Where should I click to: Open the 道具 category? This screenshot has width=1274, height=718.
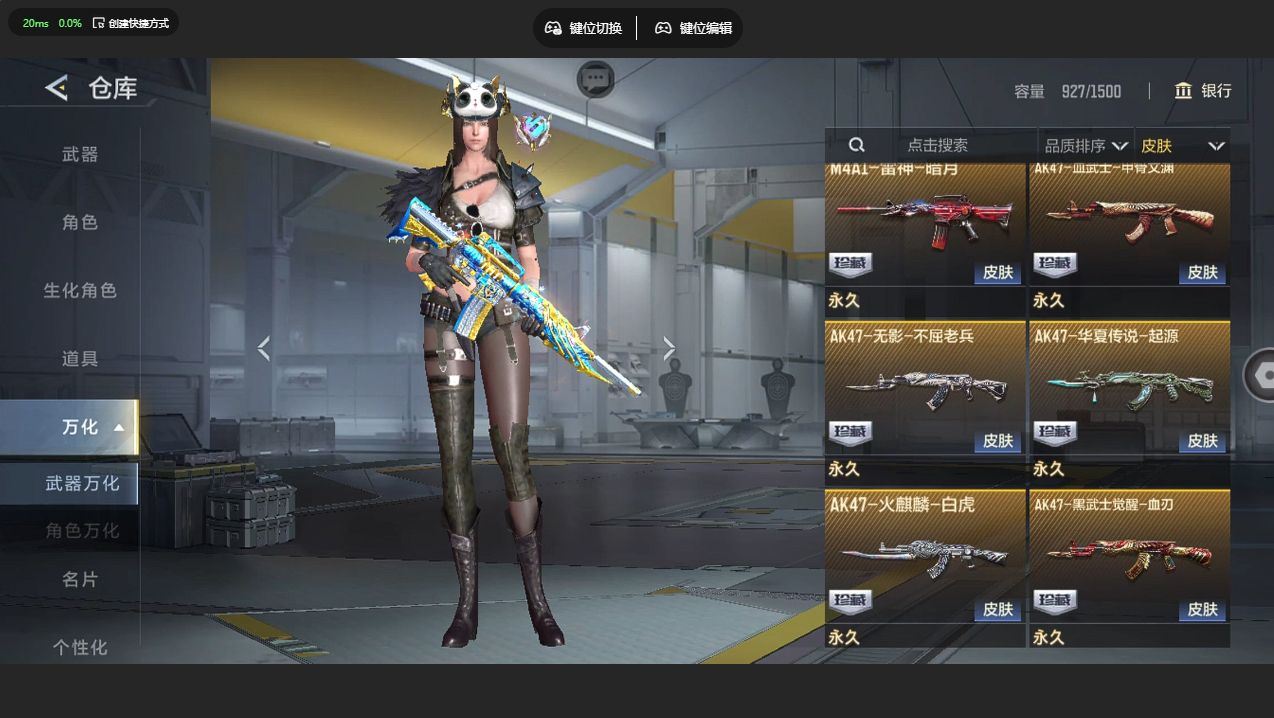coord(80,358)
